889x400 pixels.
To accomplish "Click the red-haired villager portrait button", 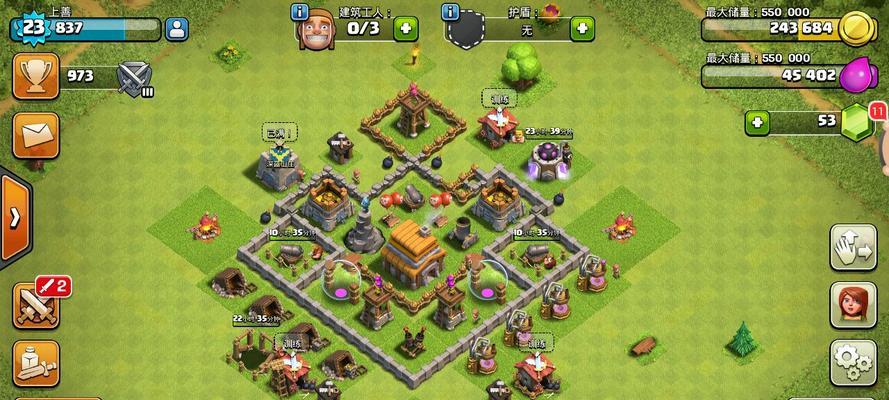I will [x=853, y=305].
